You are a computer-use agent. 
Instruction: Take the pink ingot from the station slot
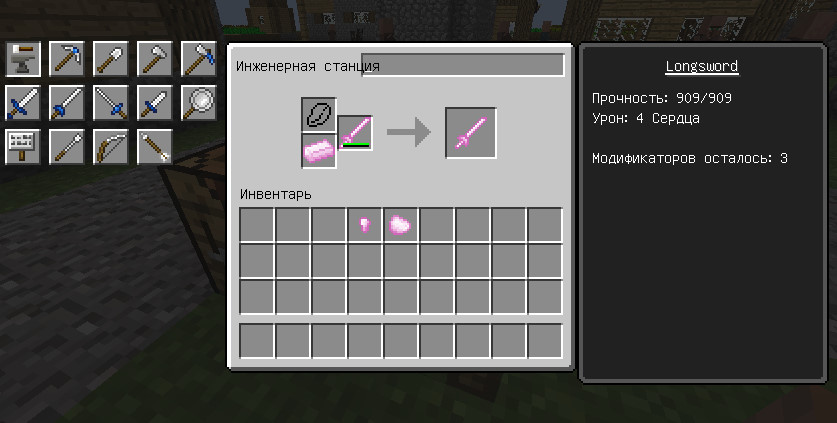point(319,150)
